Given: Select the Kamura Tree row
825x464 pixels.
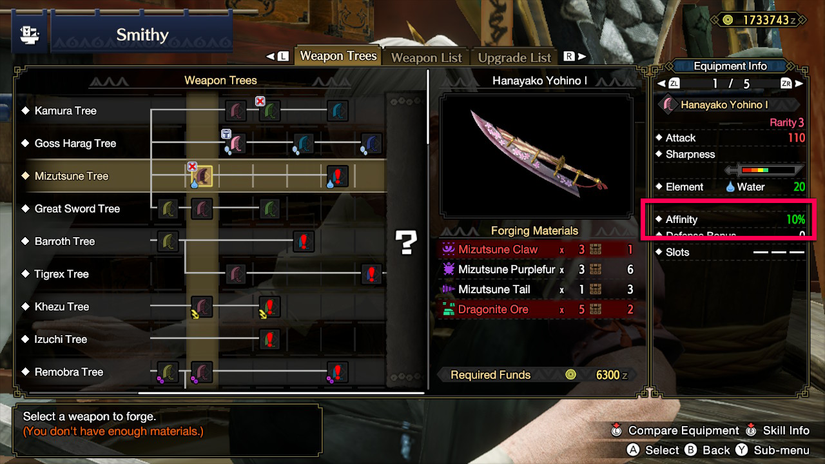Looking at the screenshot, I should pos(65,111).
